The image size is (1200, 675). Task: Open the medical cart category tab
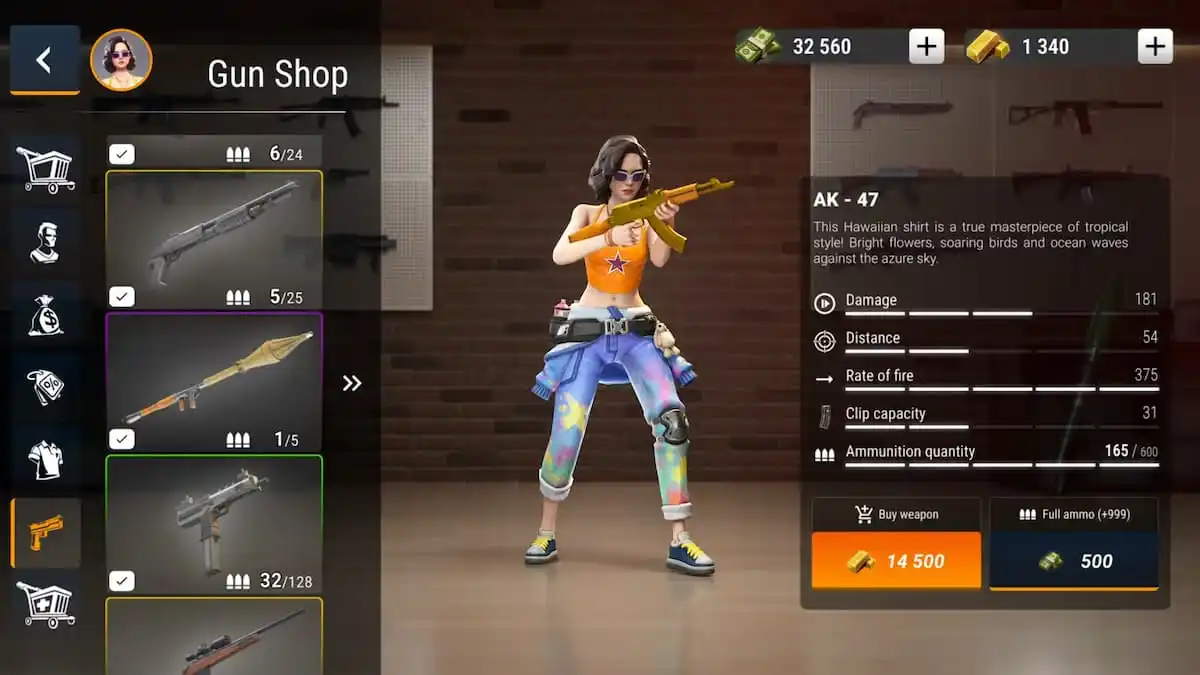(x=45, y=605)
